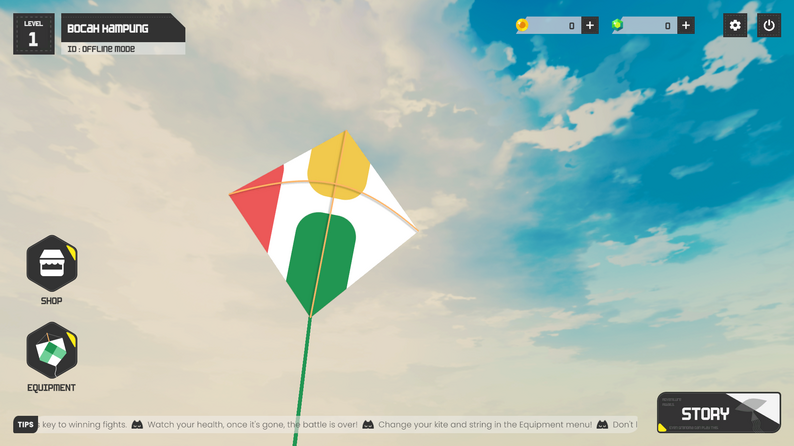Open the Equipment menu

click(51, 351)
